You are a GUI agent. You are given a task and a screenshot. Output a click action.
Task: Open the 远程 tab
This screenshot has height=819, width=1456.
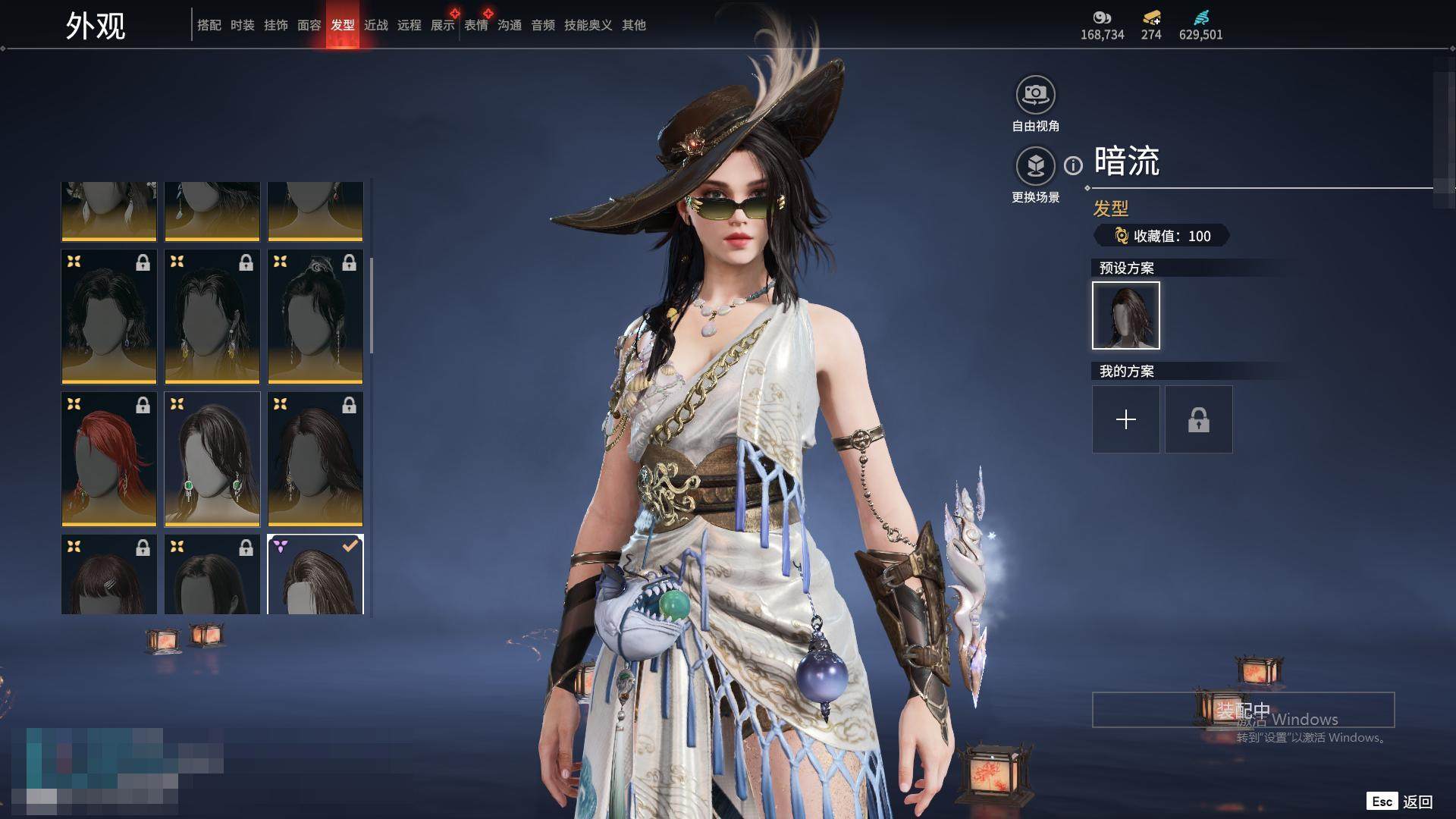pos(409,25)
